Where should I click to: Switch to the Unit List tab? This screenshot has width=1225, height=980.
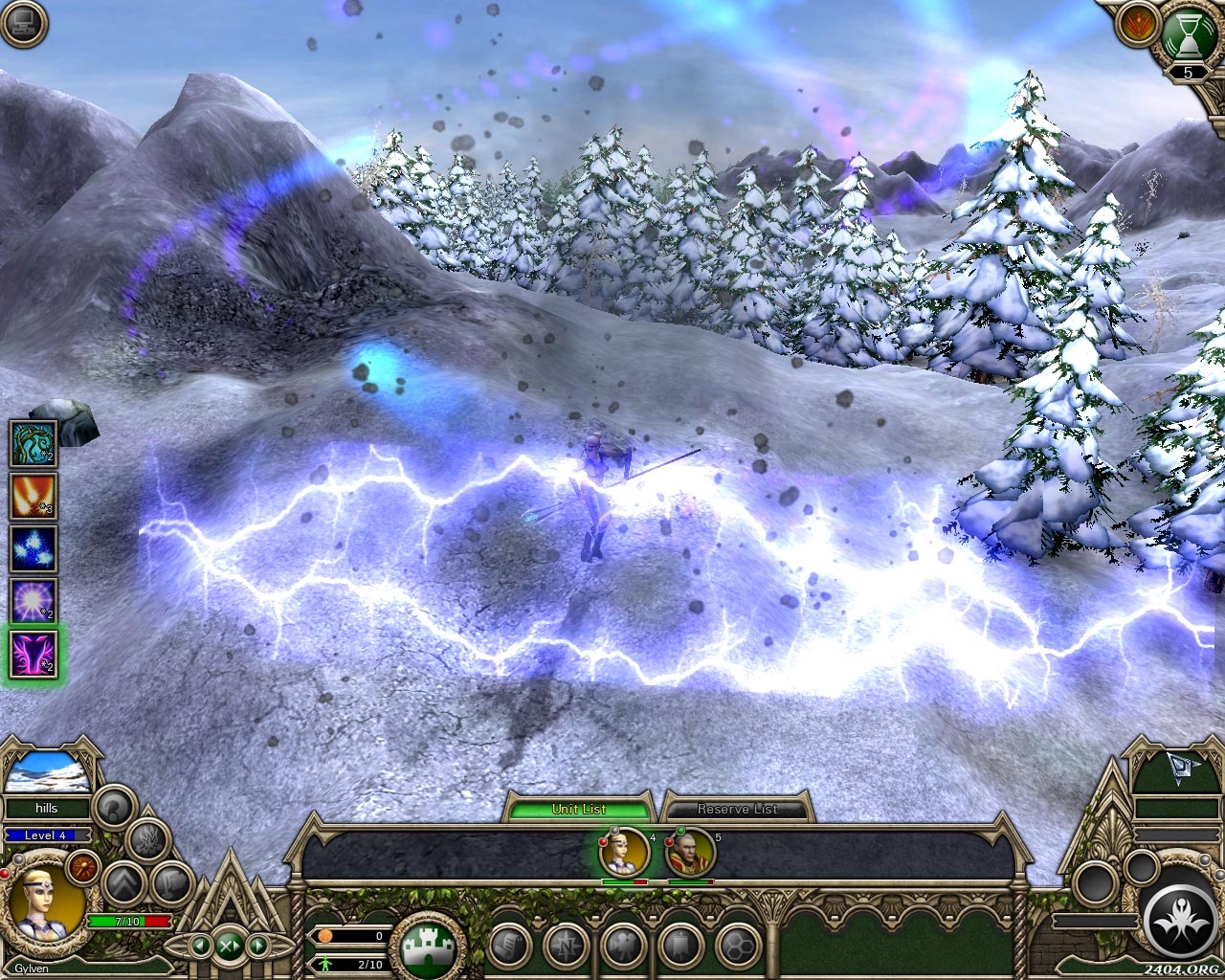(579, 809)
